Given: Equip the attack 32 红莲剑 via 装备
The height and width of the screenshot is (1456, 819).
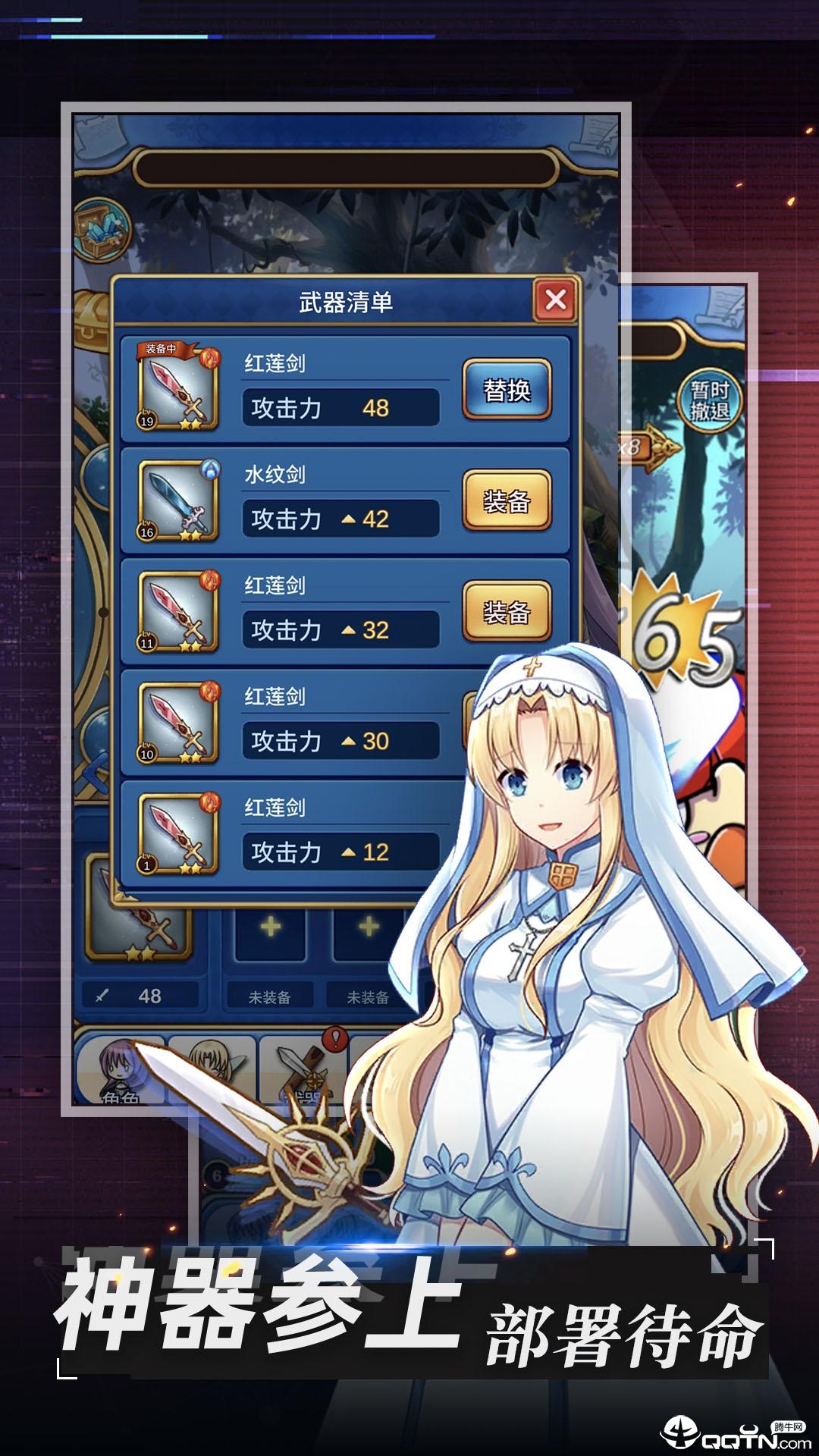Looking at the screenshot, I should tap(507, 611).
